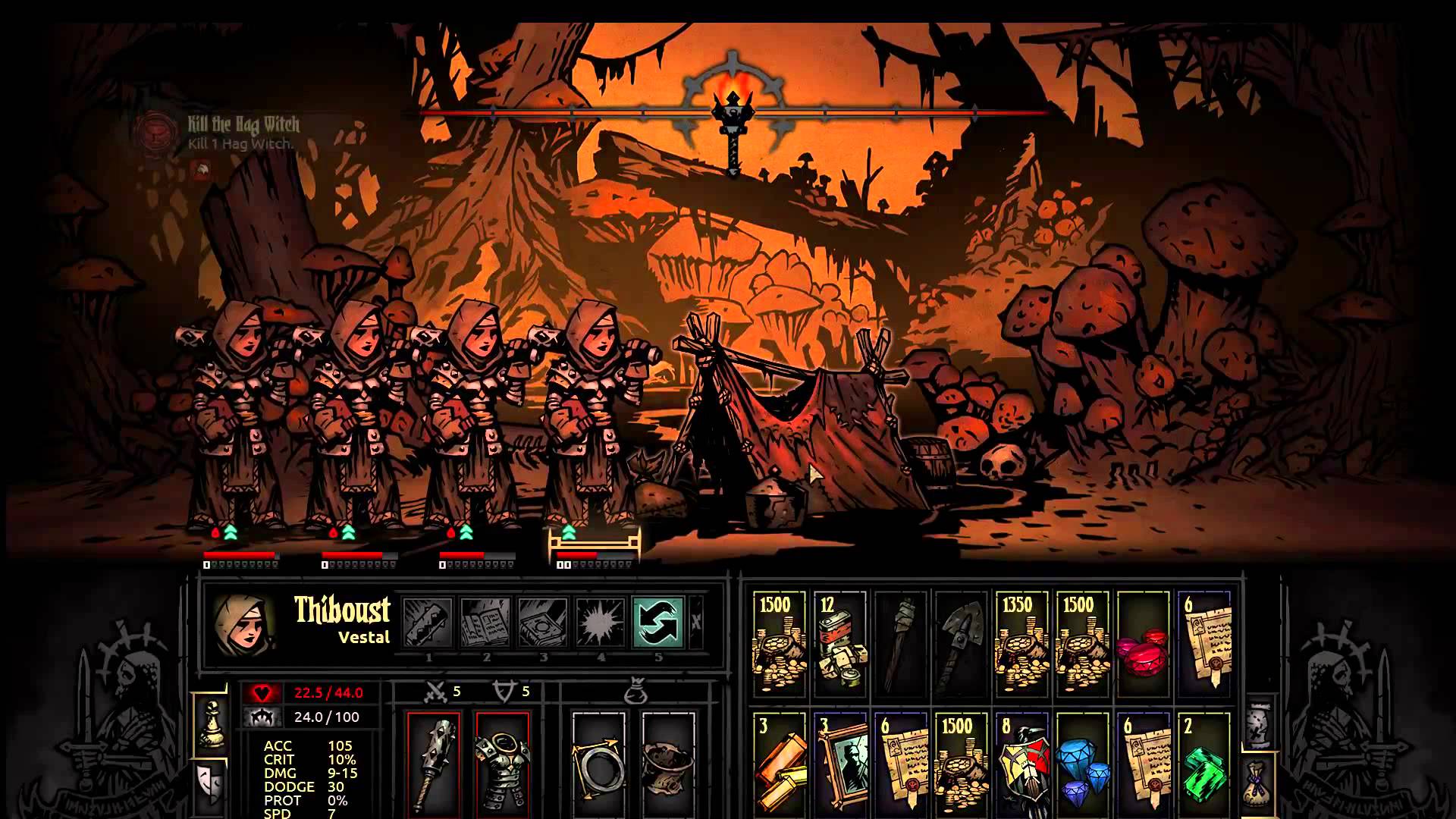Screen dimensions: 1456x819
Task: Select the teal swap position skill
Action: coord(657,623)
